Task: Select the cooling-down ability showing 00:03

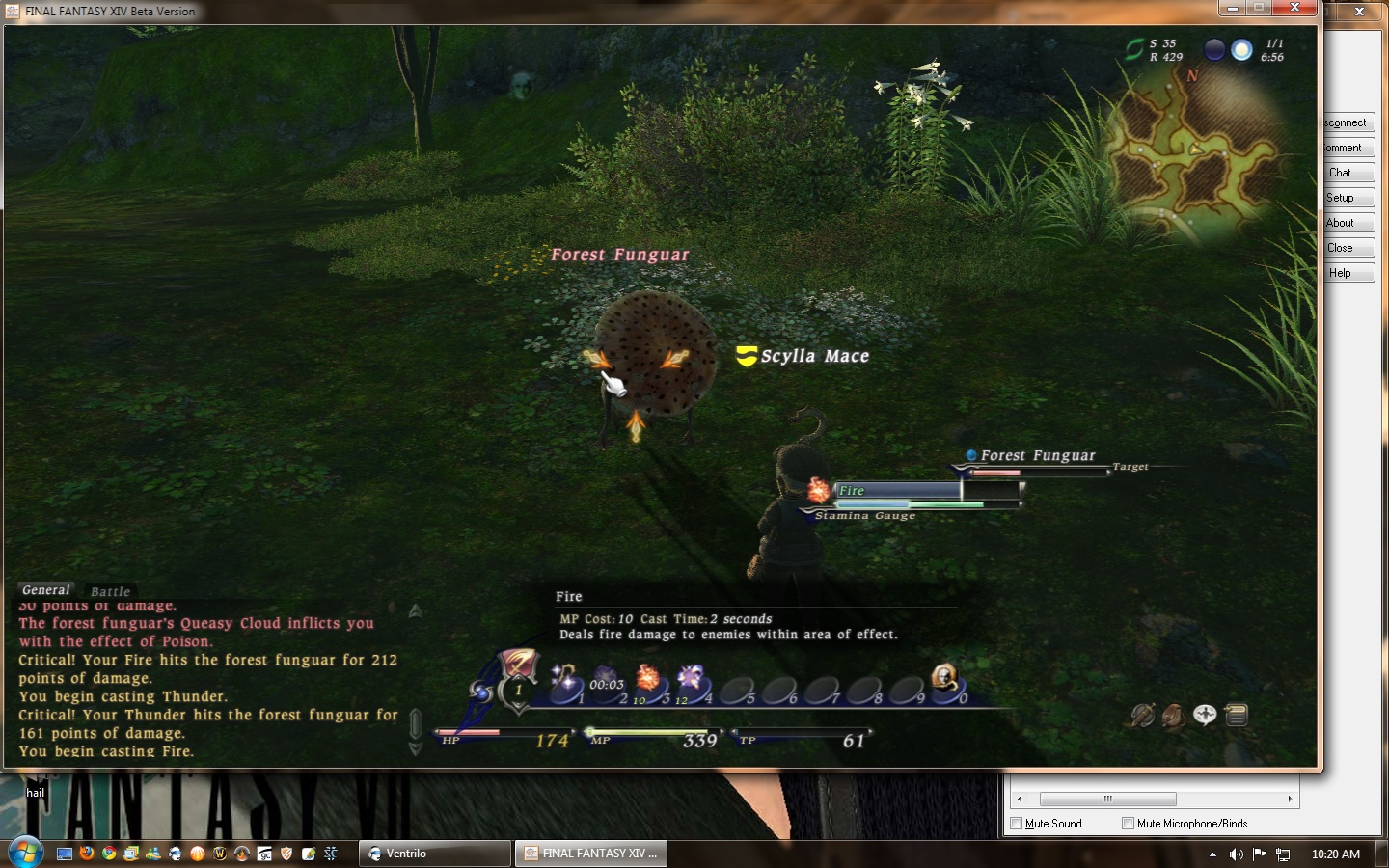Action: tap(607, 681)
